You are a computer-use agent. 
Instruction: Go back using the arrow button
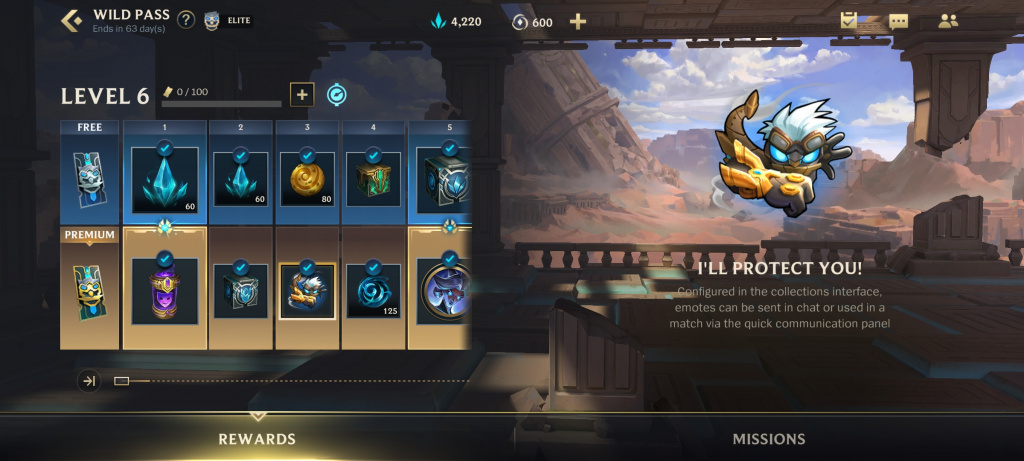pyautogui.click(x=71, y=21)
